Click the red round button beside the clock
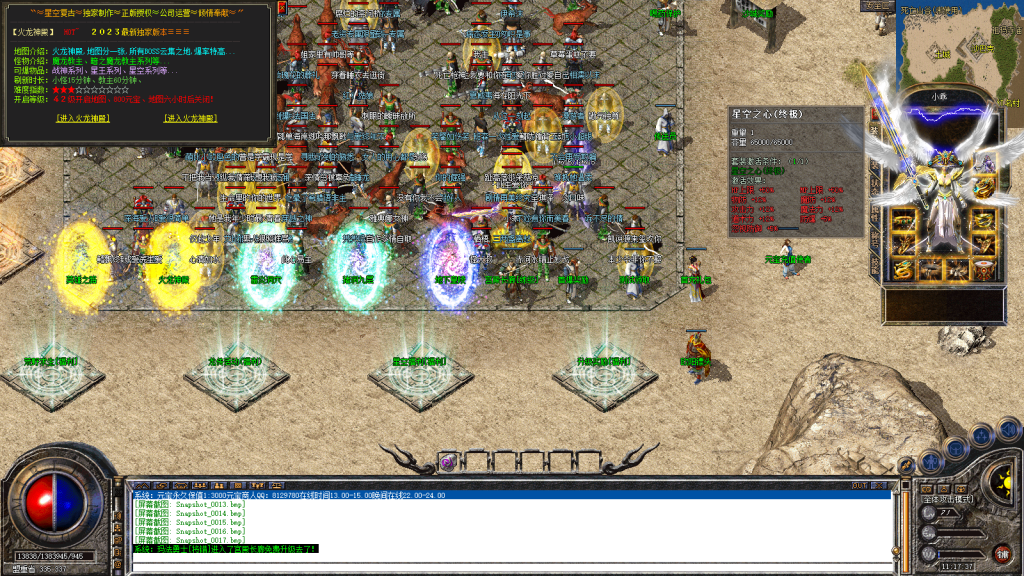This screenshot has width=1024, height=576. [x=1002, y=553]
